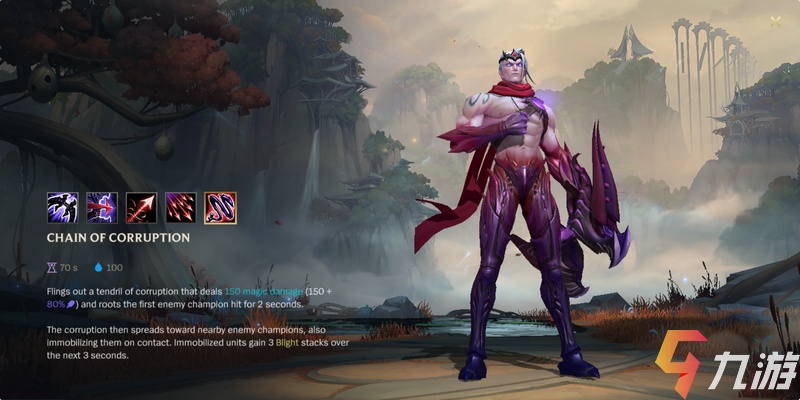
Task: Show the Hail of Arrows ability
Action: click(180, 207)
